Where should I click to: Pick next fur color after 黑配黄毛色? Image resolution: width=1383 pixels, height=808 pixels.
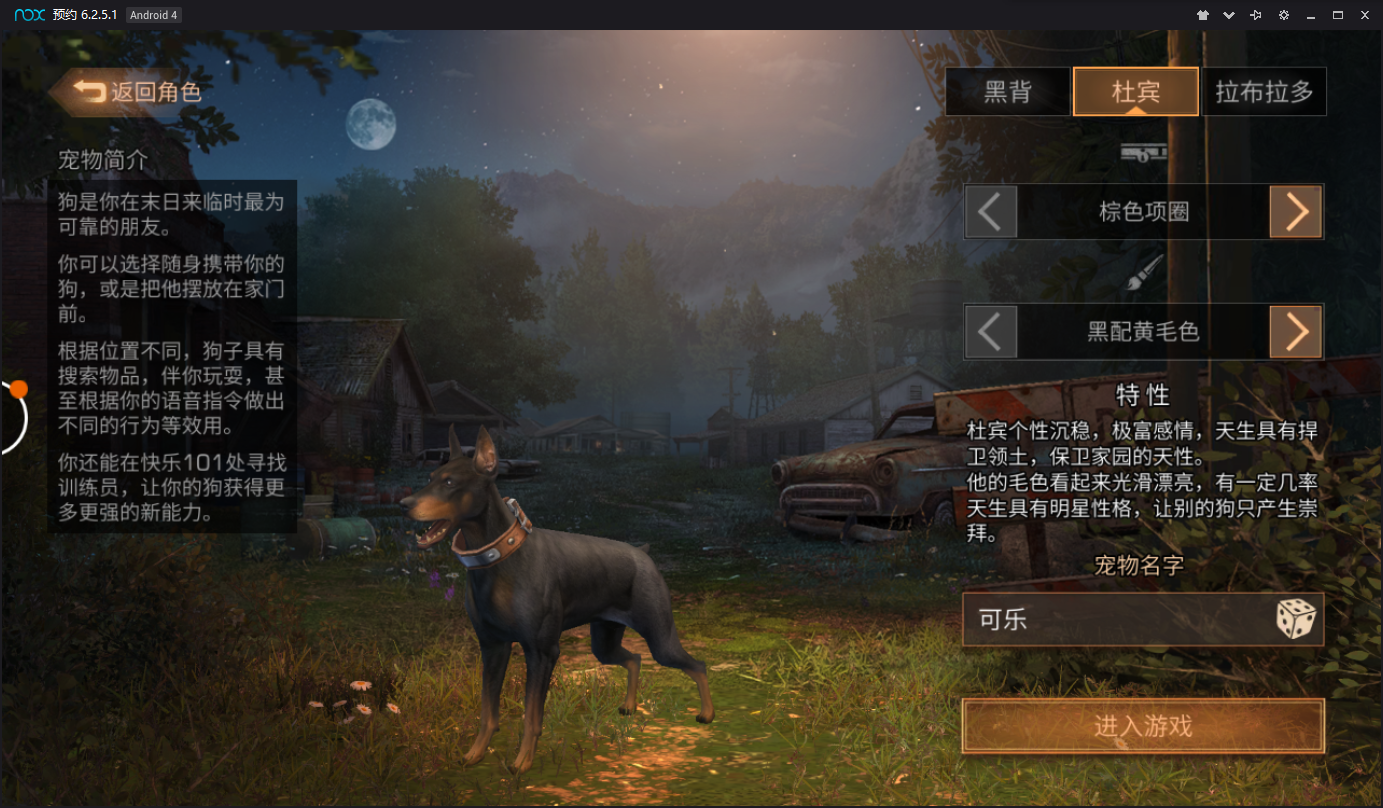tap(1296, 332)
